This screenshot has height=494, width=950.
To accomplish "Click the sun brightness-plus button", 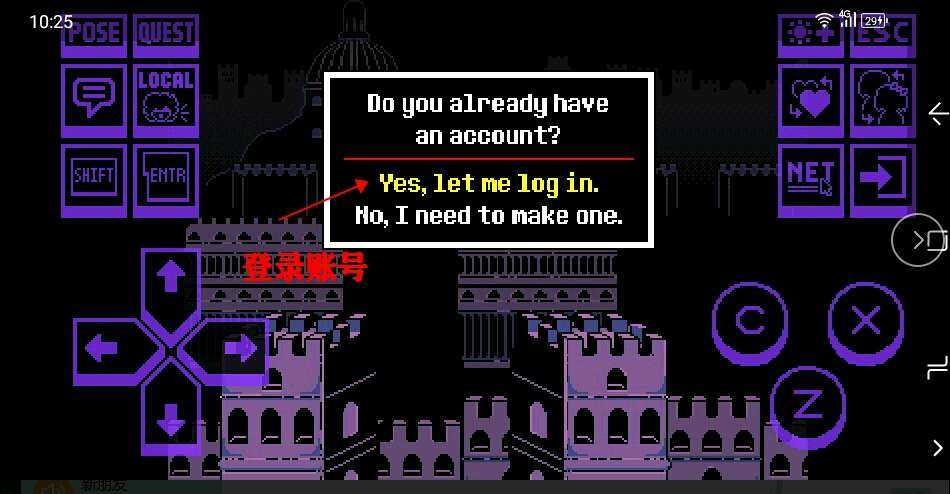I will (810, 34).
